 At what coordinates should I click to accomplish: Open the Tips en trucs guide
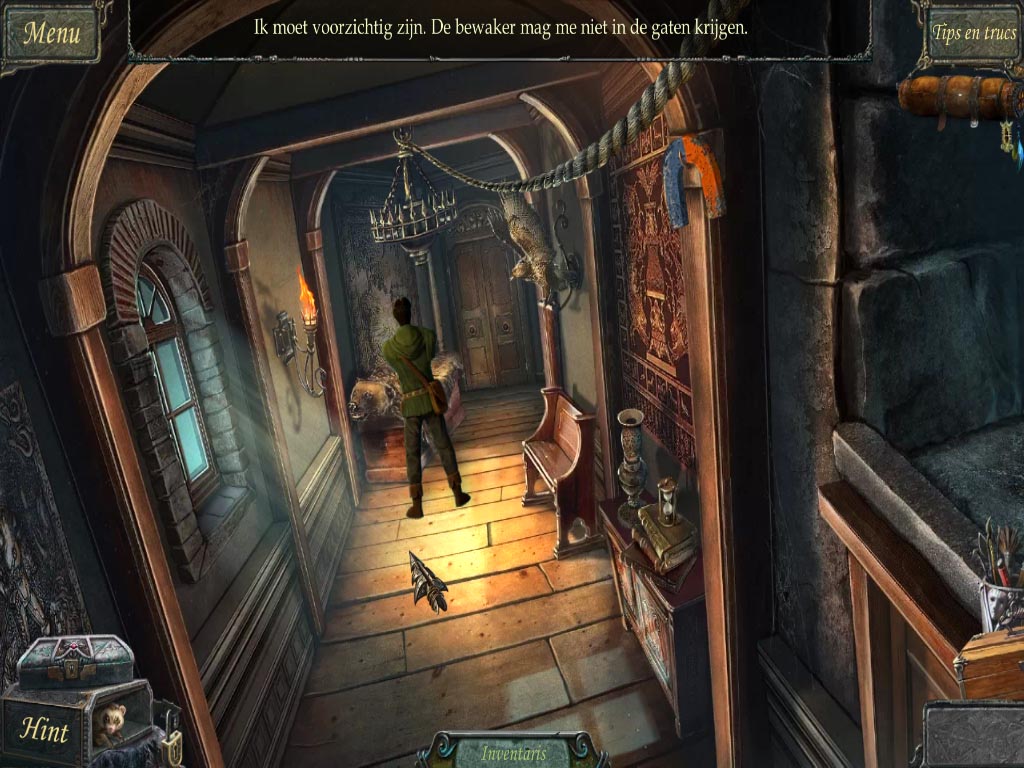973,32
